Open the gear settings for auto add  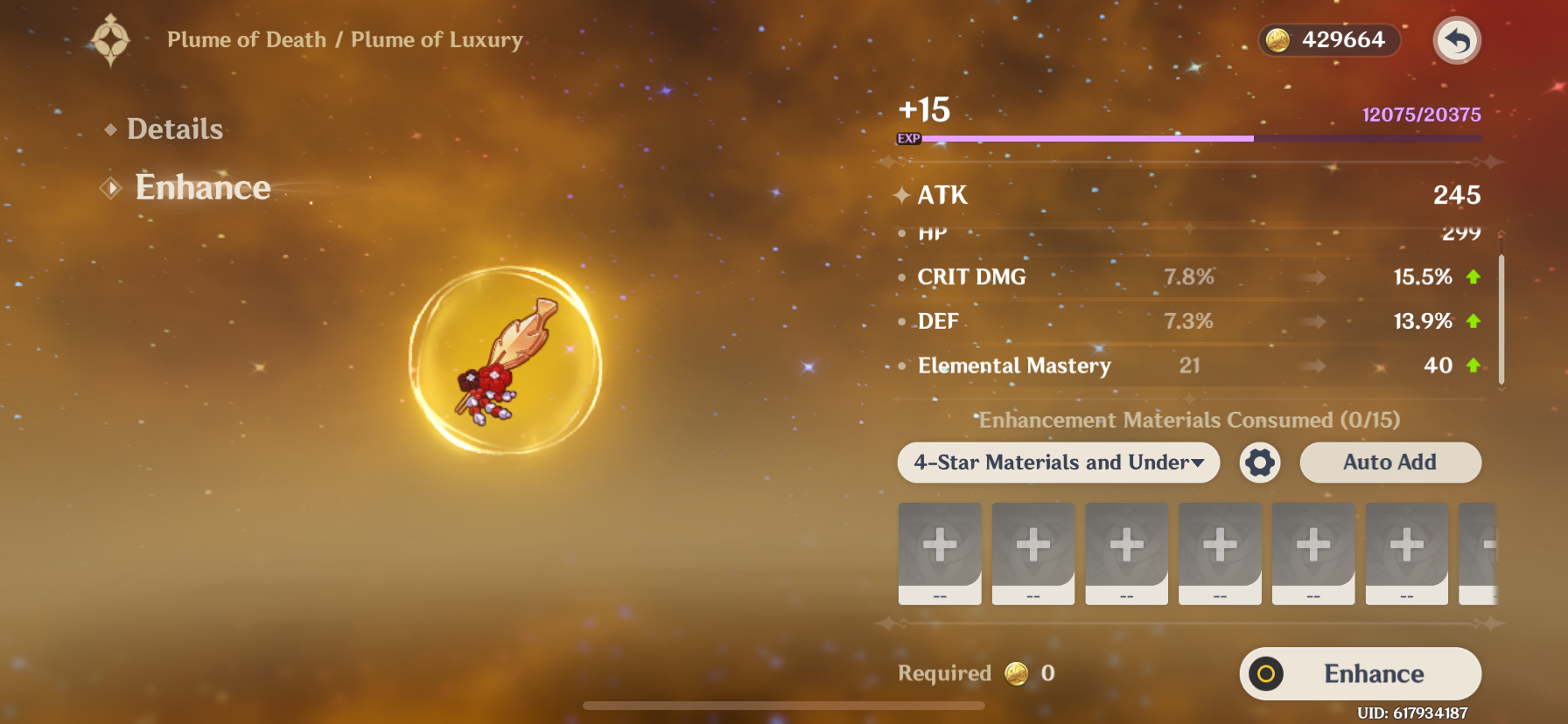[x=1260, y=463]
